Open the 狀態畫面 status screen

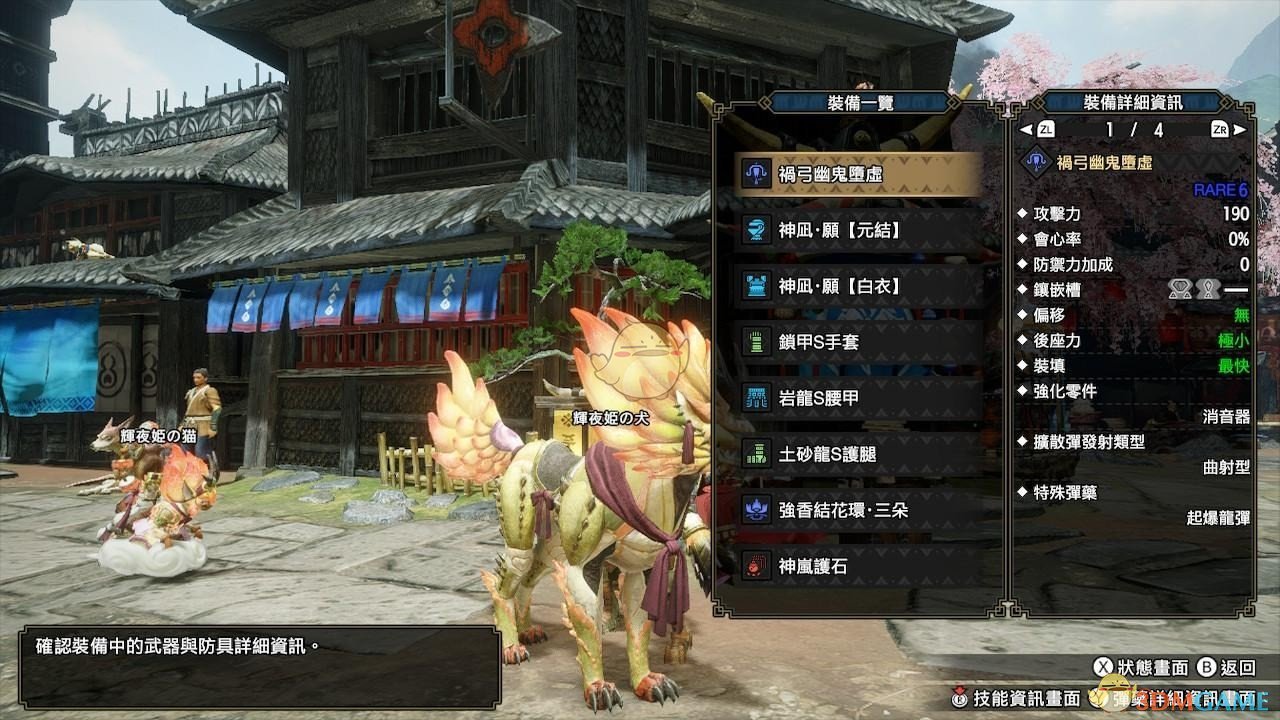1142,667
